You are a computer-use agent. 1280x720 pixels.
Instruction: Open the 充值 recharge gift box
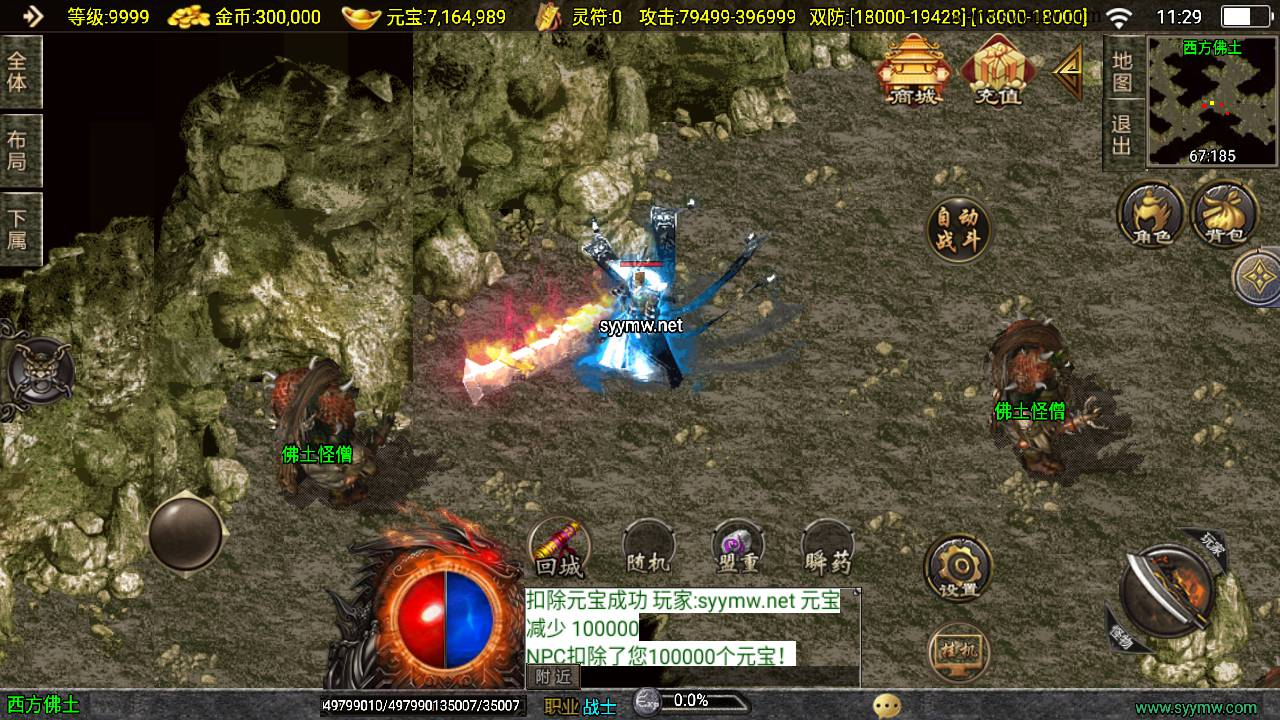coord(998,70)
